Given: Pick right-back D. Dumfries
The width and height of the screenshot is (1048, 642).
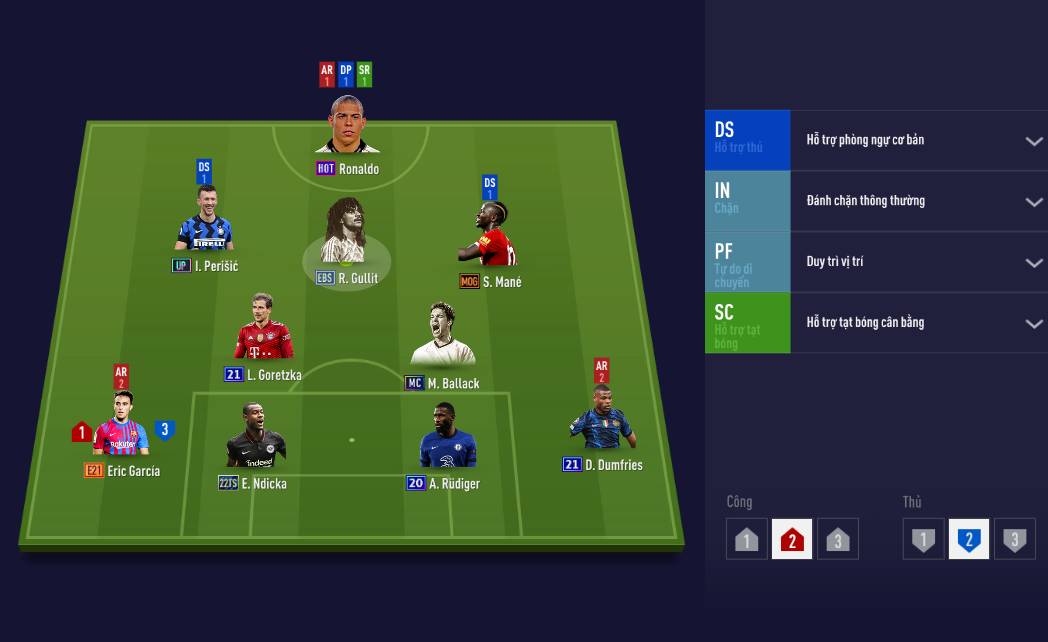Looking at the screenshot, I should point(601,420).
